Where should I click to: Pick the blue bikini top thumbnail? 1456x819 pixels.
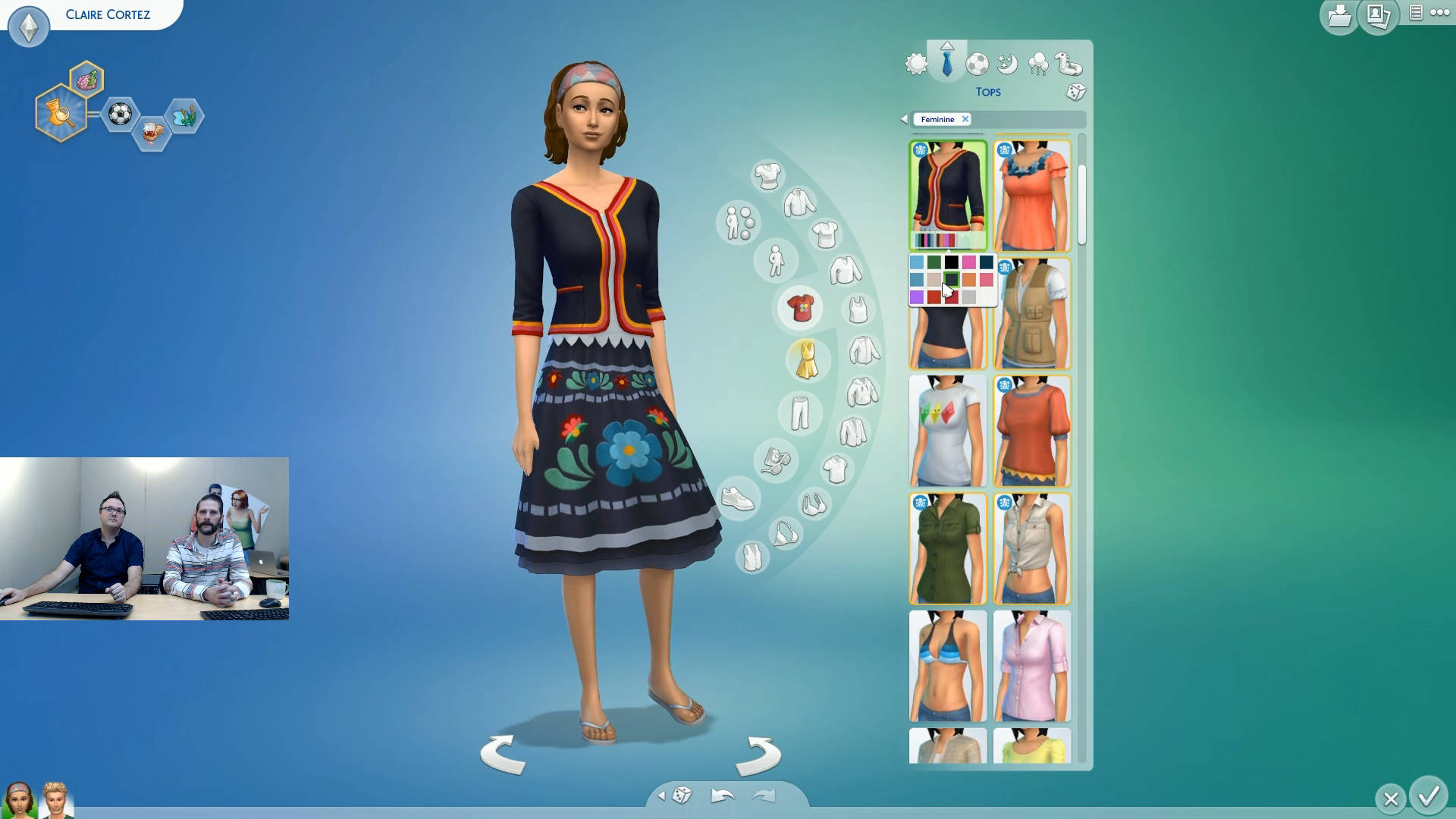click(947, 666)
